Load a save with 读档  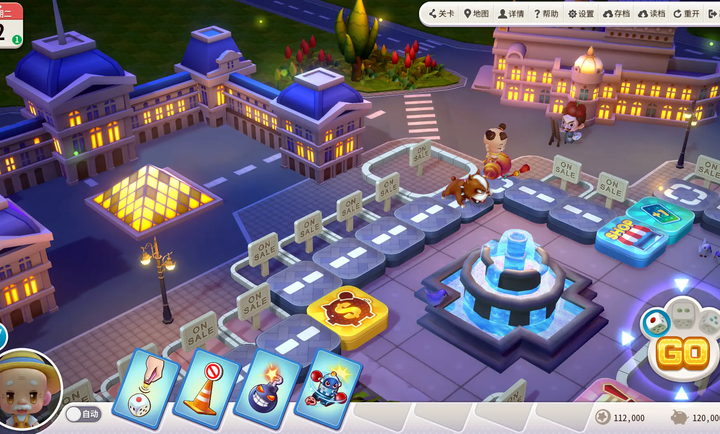(x=653, y=14)
